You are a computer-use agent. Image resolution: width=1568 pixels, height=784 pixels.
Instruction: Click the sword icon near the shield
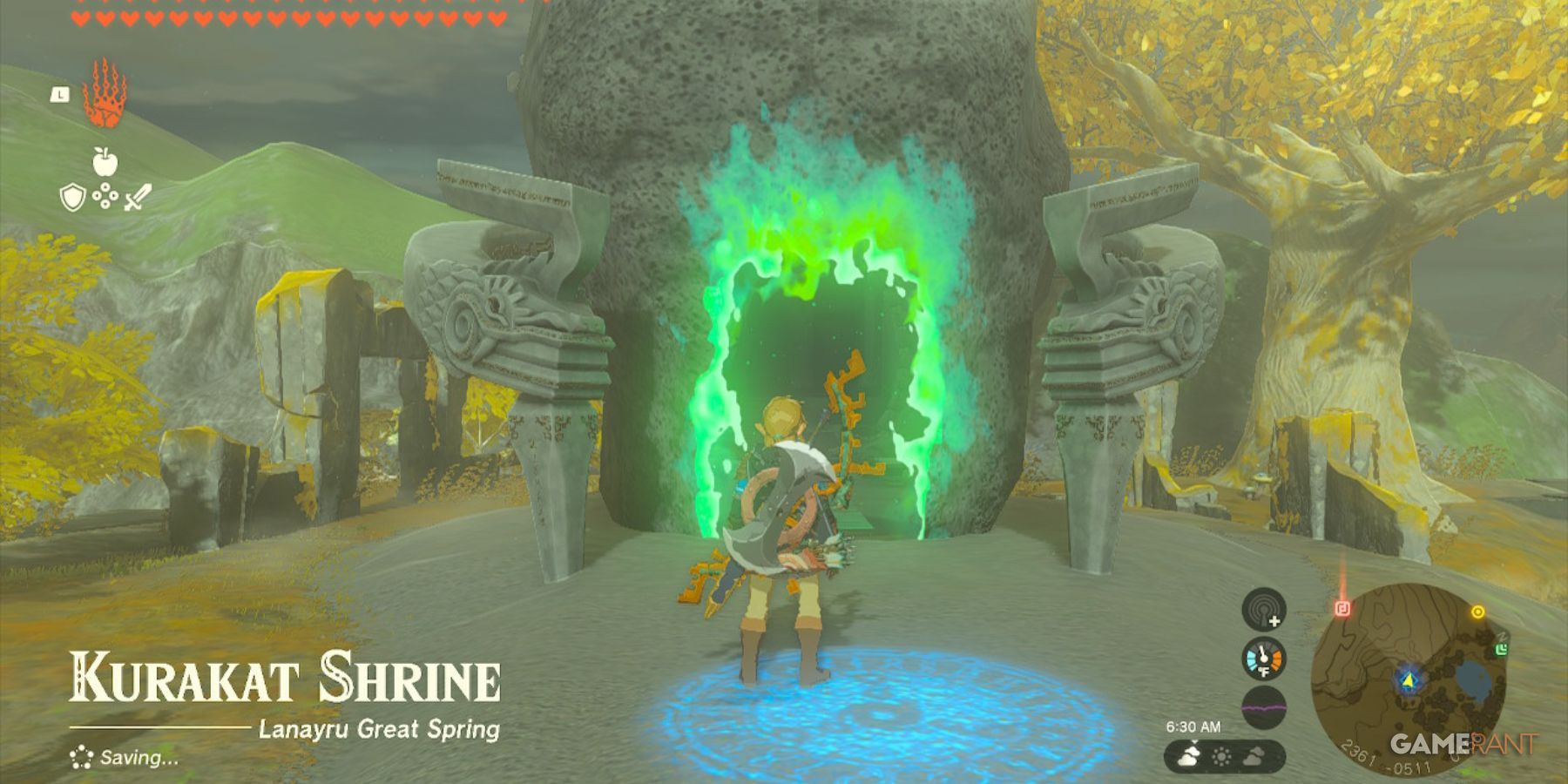(x=138, y=198)
